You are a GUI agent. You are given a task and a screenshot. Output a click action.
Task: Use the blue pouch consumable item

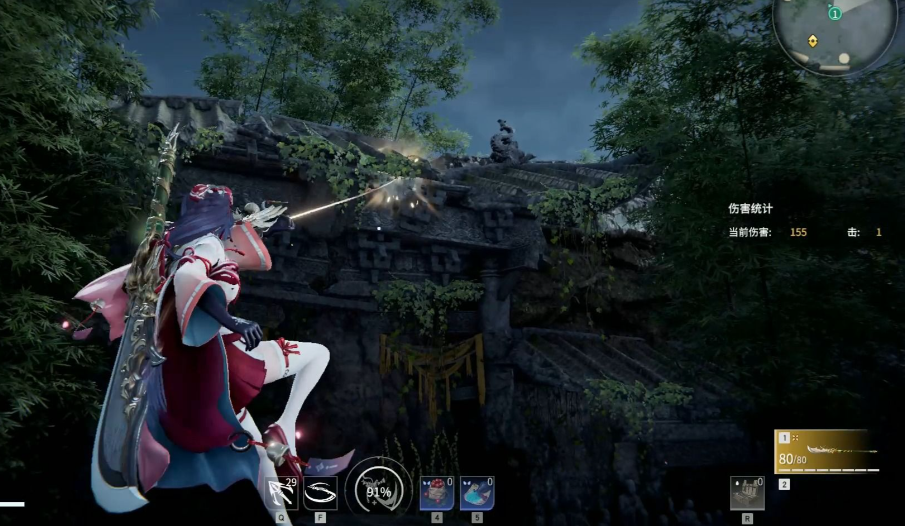coord(477,493)
